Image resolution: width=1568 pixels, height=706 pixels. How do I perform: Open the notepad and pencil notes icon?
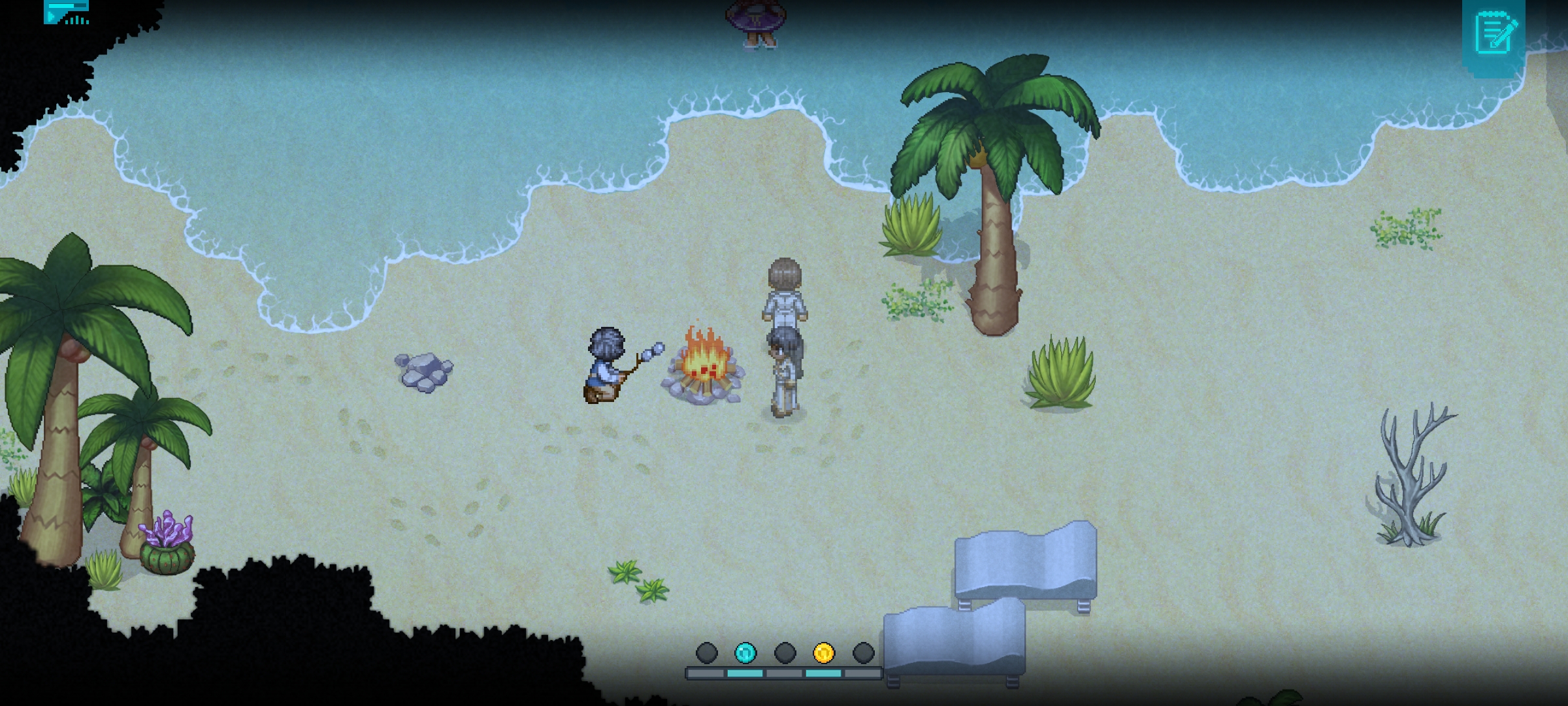[1495, 32]
